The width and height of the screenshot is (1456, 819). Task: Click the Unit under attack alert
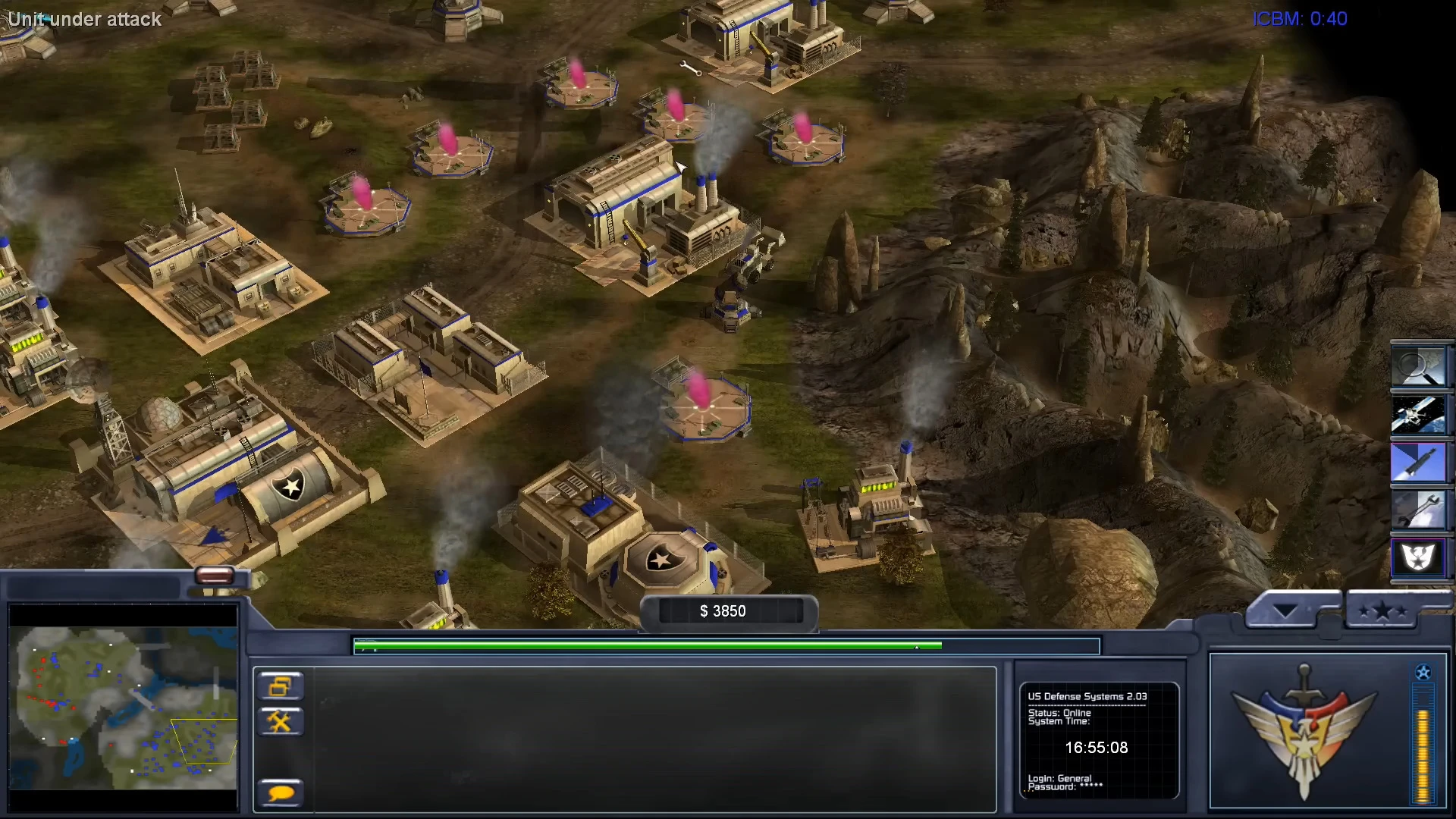coord(85,20)
